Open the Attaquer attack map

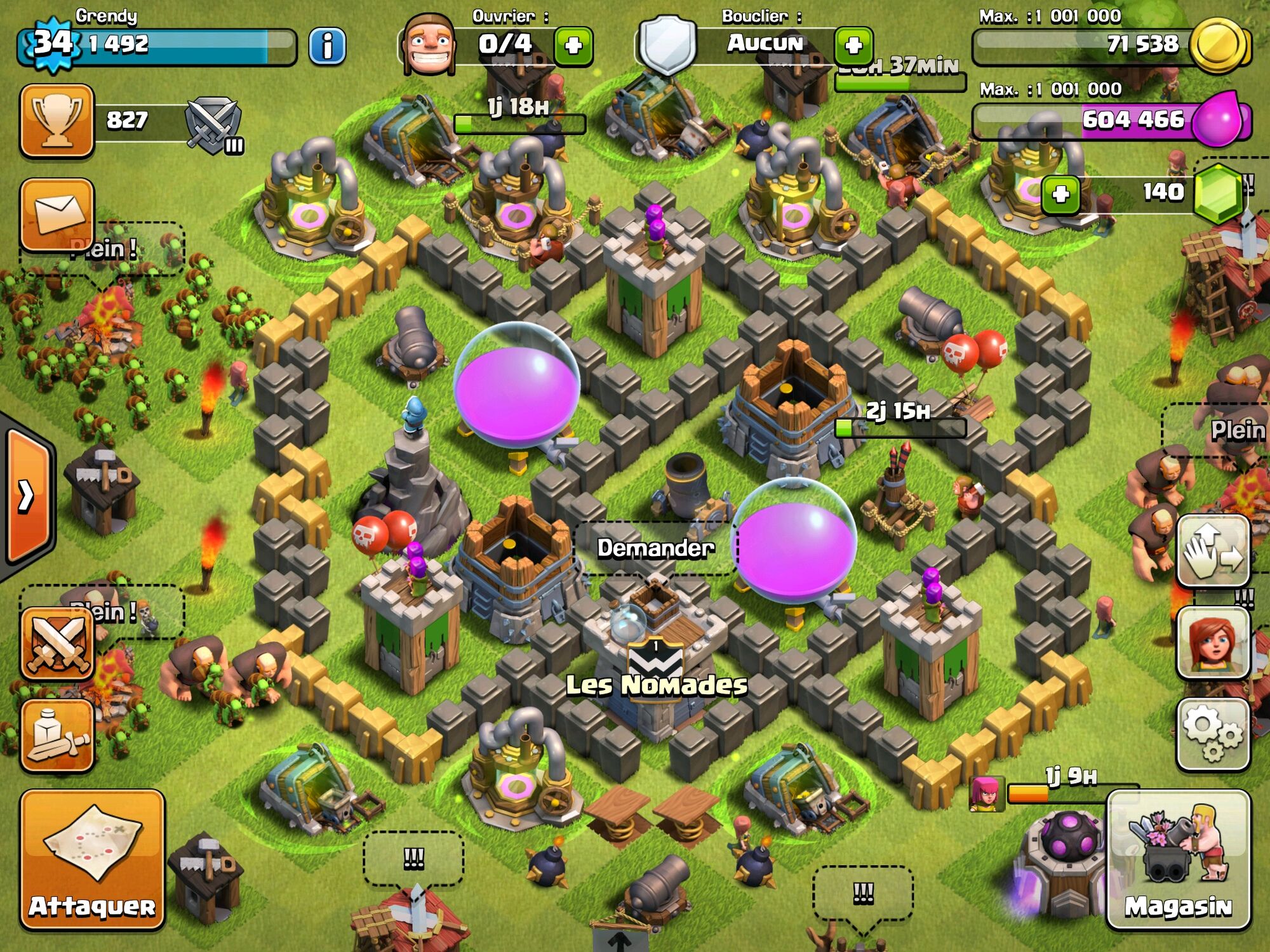coord(92,859)
